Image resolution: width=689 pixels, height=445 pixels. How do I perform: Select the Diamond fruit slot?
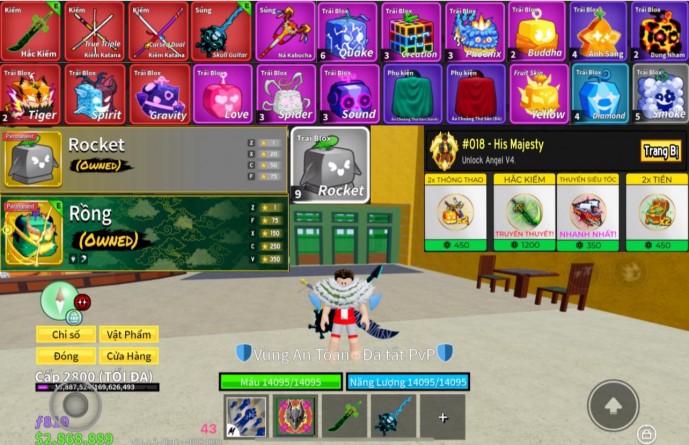click(x=600, y=93)
